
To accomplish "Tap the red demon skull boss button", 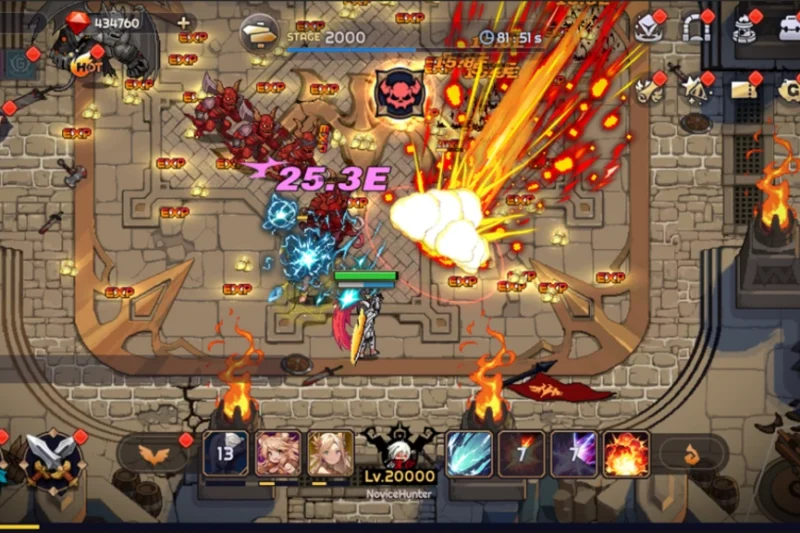I will (396, 92).
